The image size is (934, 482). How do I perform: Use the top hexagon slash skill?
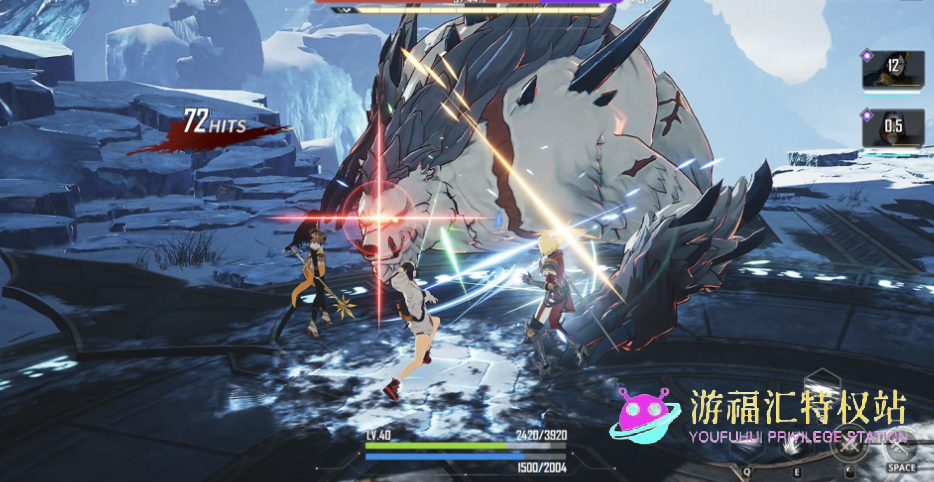pos(825,388)
